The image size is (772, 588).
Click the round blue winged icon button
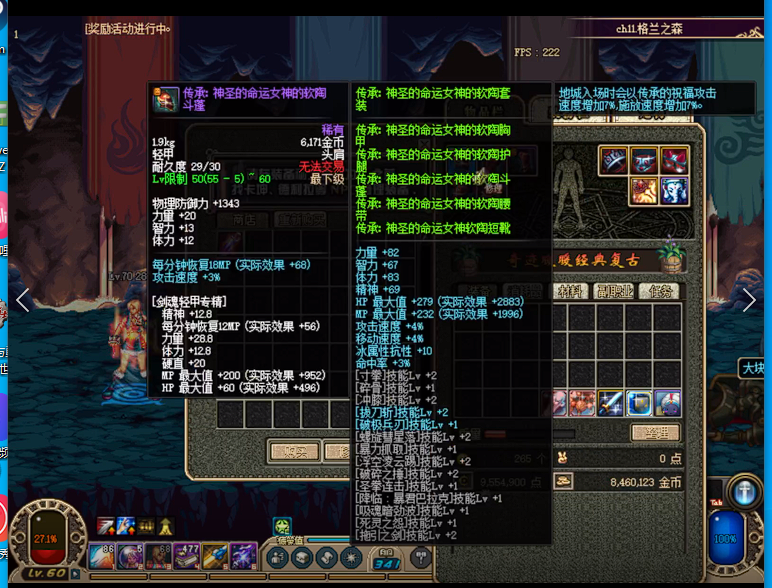click(744, 491)
